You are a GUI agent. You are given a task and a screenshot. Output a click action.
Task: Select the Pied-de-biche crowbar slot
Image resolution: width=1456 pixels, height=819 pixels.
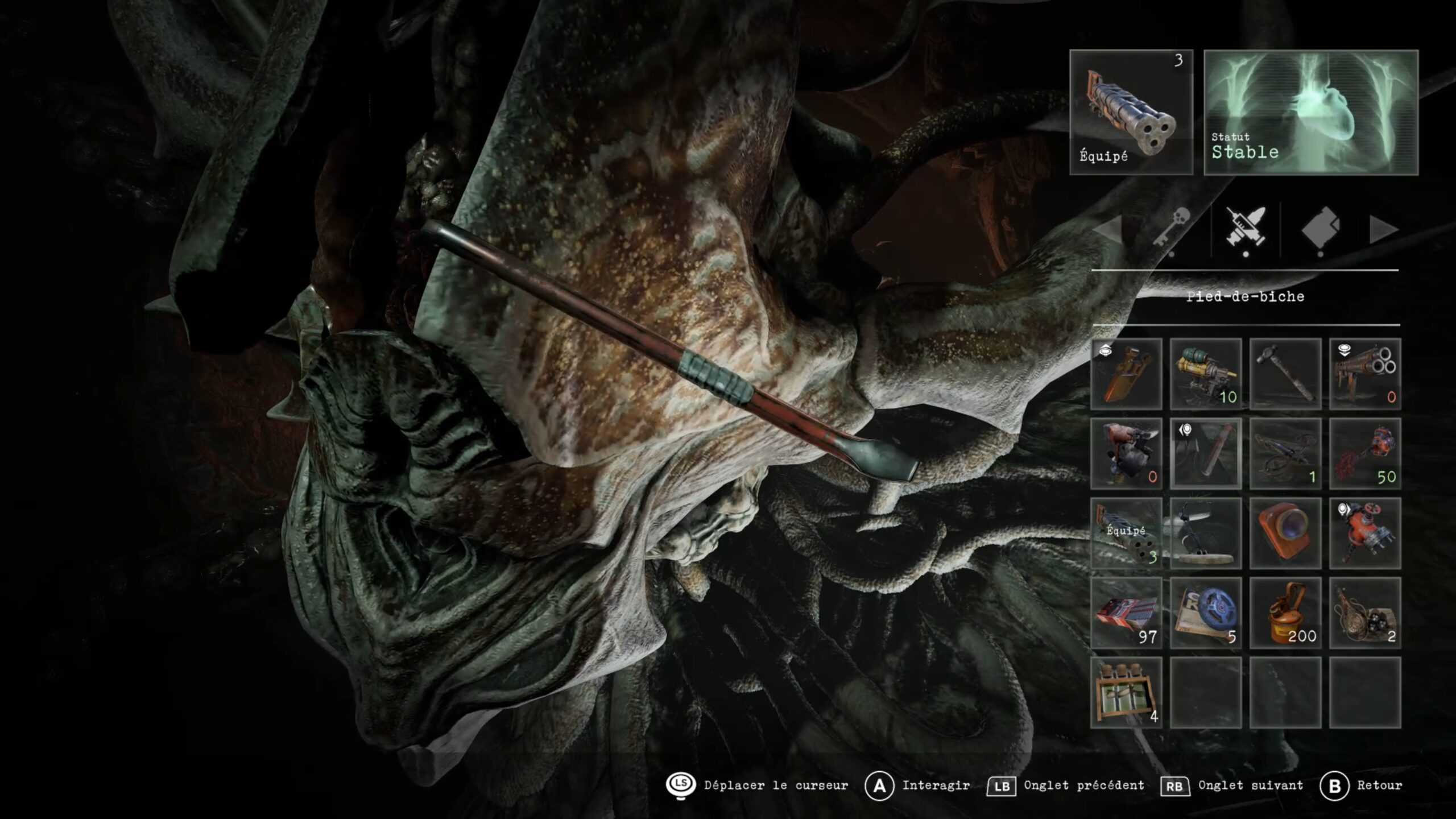click(x=1206, y=454)
